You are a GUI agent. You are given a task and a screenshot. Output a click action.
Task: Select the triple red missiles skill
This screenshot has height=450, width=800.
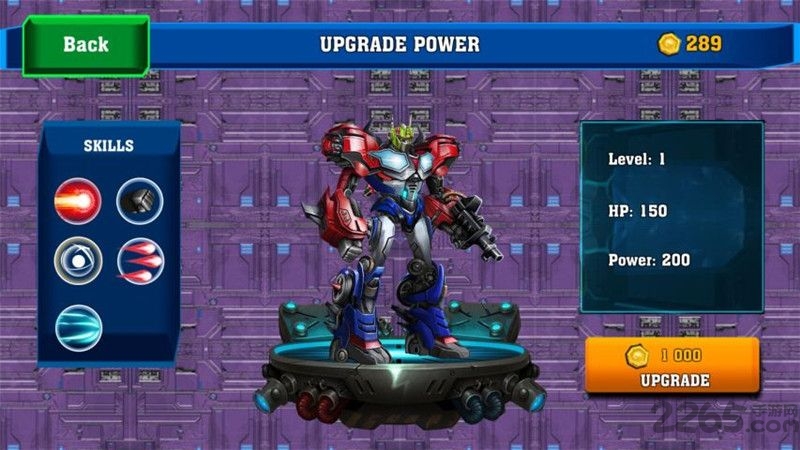click(x=140, y=262)
